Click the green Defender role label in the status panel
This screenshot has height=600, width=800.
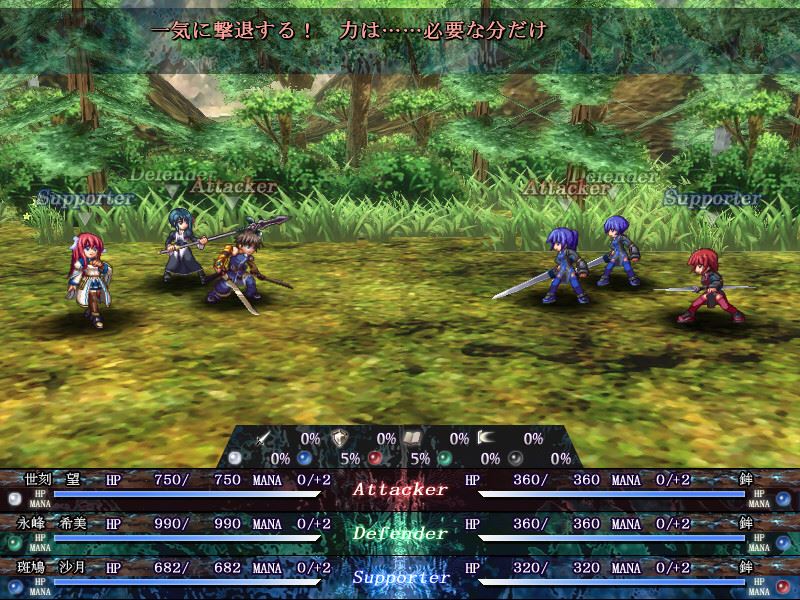click(x=399, y=533)
